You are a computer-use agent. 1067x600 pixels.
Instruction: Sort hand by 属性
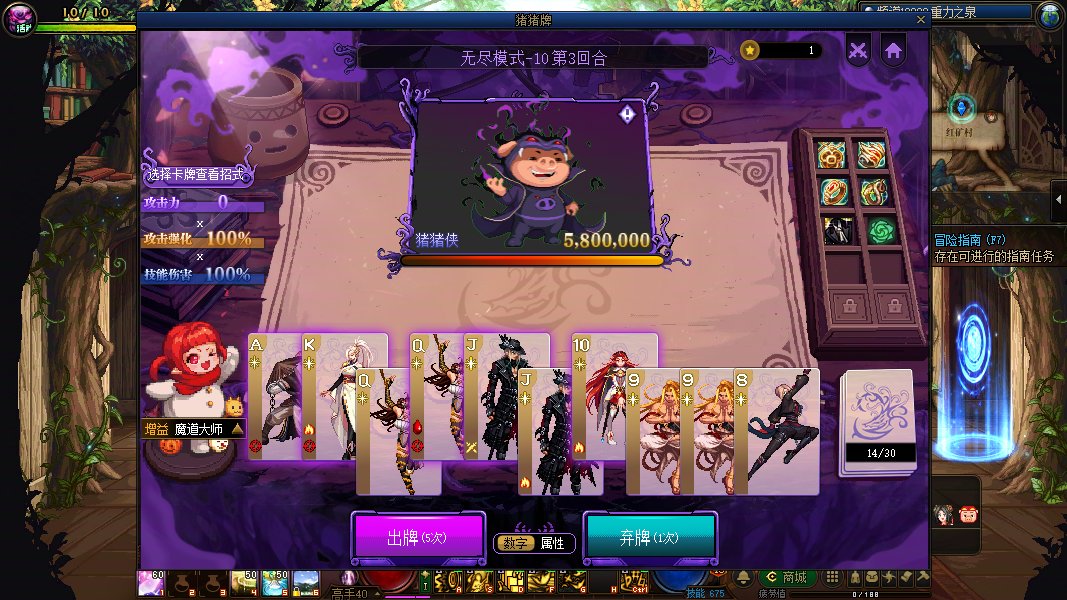tap(552, 543)
